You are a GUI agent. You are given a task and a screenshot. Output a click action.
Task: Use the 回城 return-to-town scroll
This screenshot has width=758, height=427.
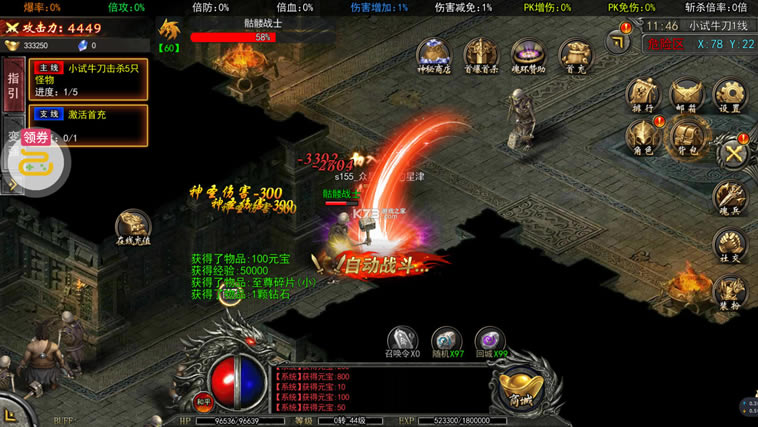pyautogui.click(x=489, y=339)
